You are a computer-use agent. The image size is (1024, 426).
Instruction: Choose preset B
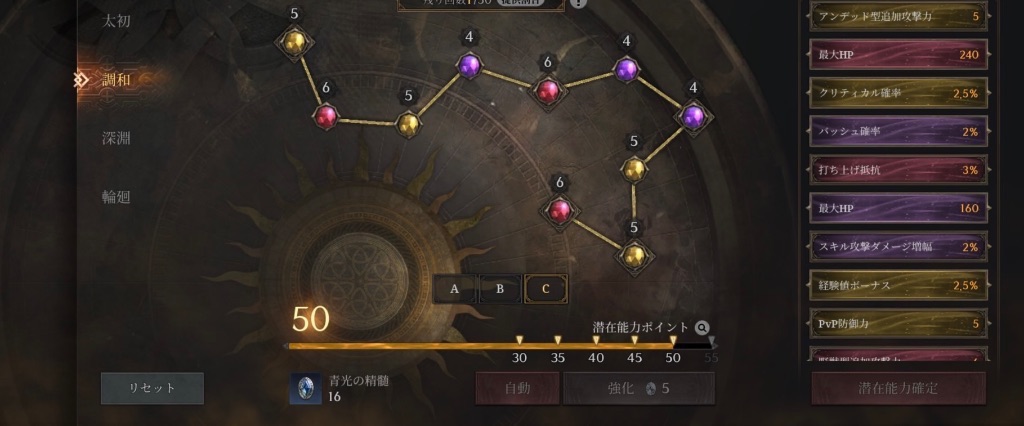(500, 289)
